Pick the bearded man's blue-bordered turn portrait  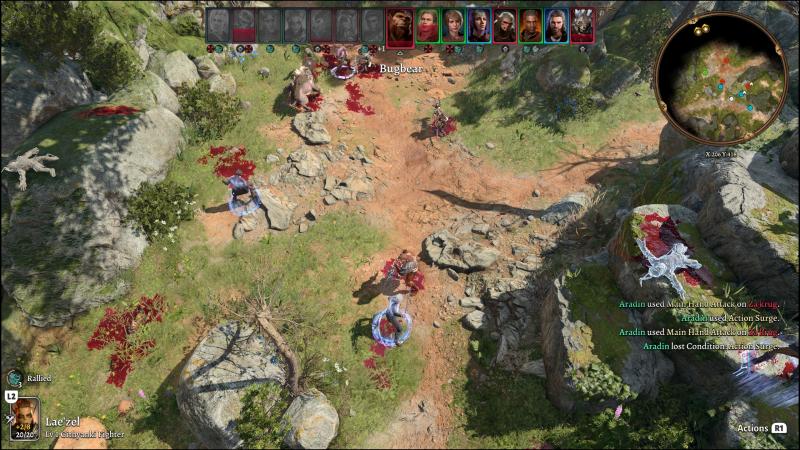pos(556,25)
